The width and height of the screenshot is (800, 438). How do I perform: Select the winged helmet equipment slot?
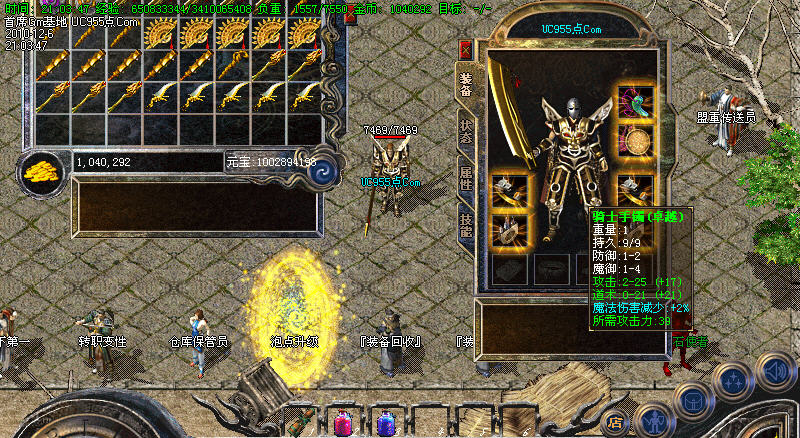[x=636, y=102]
